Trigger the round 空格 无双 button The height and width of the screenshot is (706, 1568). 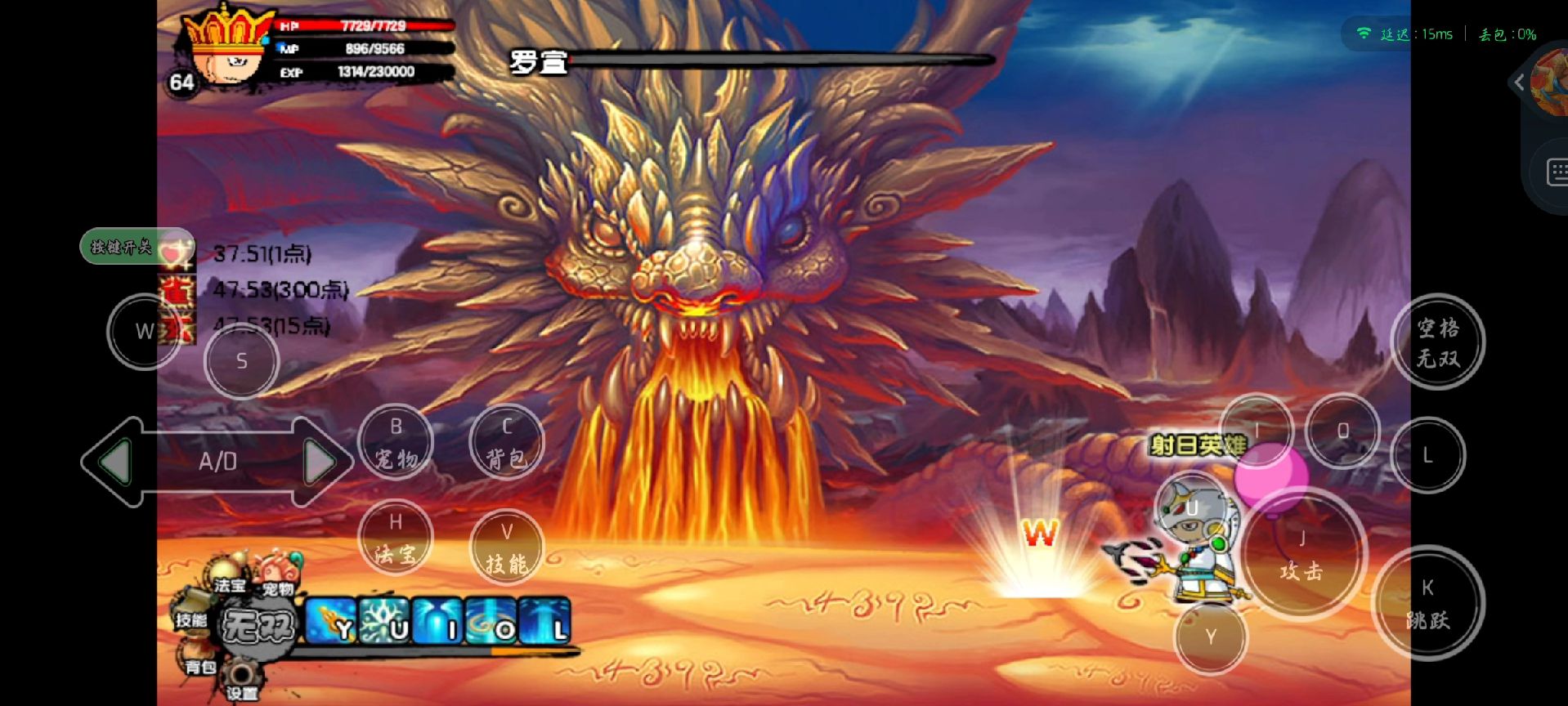[1437, 342]
